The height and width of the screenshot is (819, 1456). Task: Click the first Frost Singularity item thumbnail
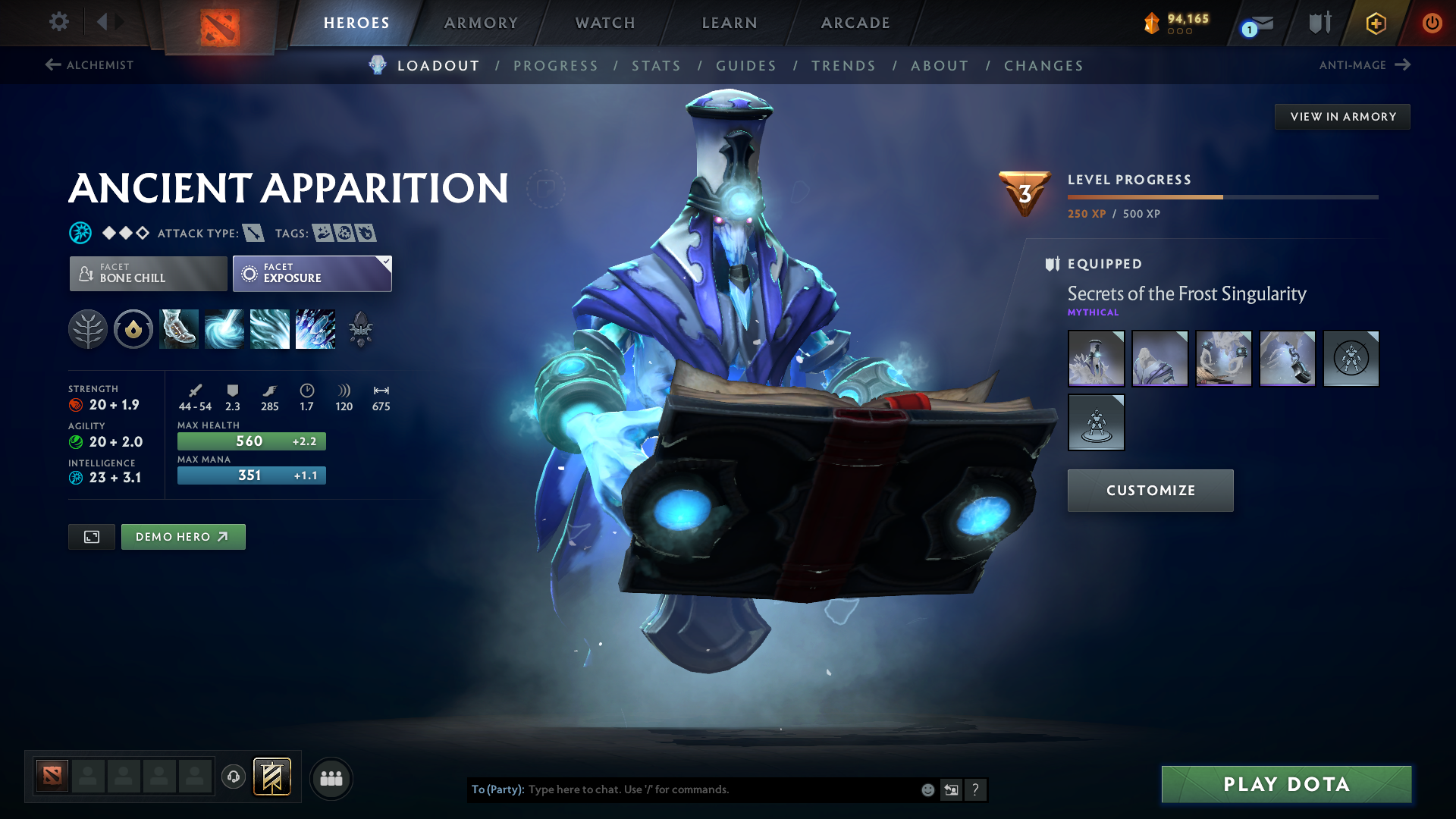[1096, 358]
